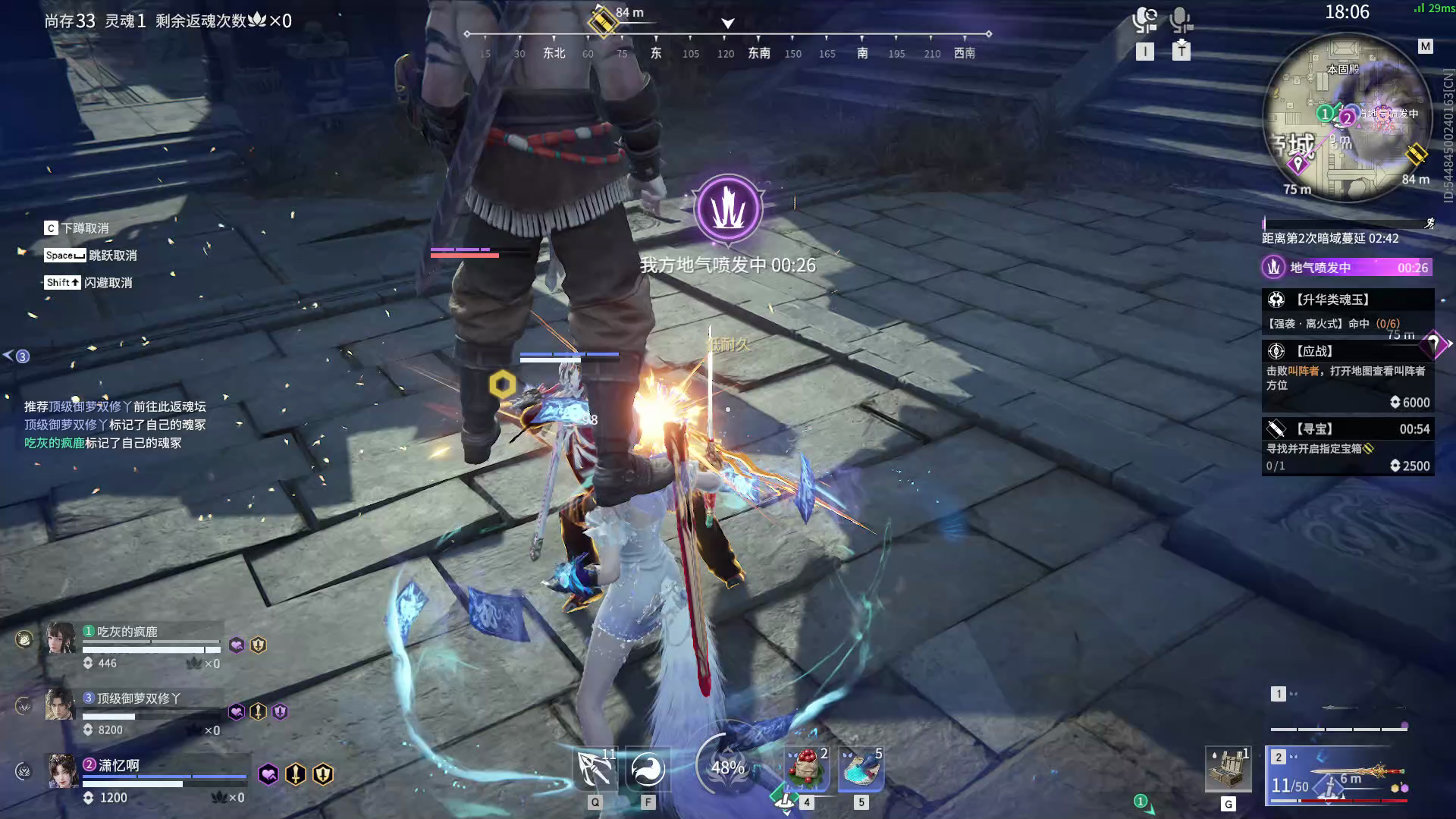Screen dimensions: 1456x819
Task: Activate the grappling hook skill
Action: point(595,770)
